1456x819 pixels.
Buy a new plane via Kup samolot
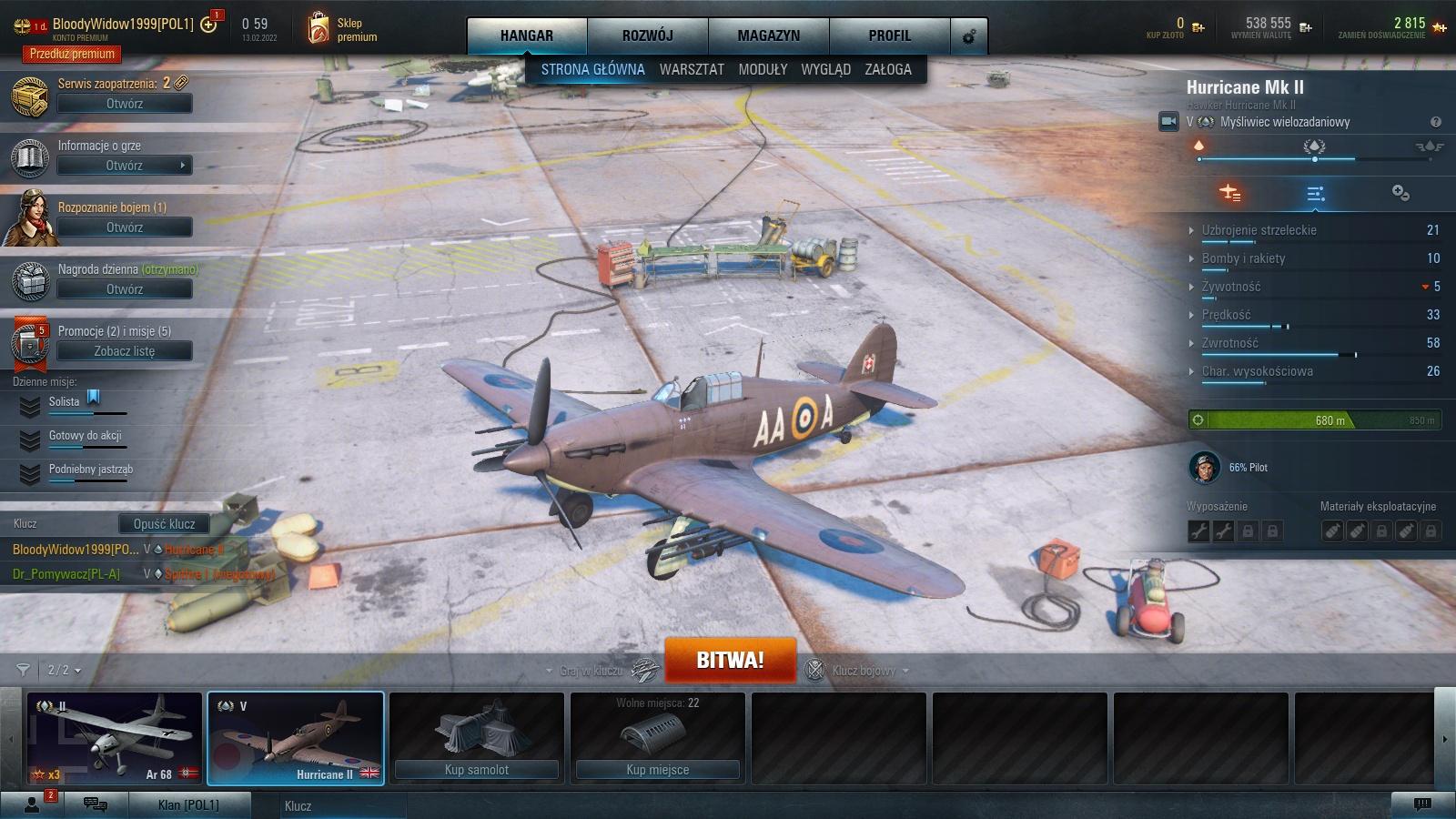477,770
